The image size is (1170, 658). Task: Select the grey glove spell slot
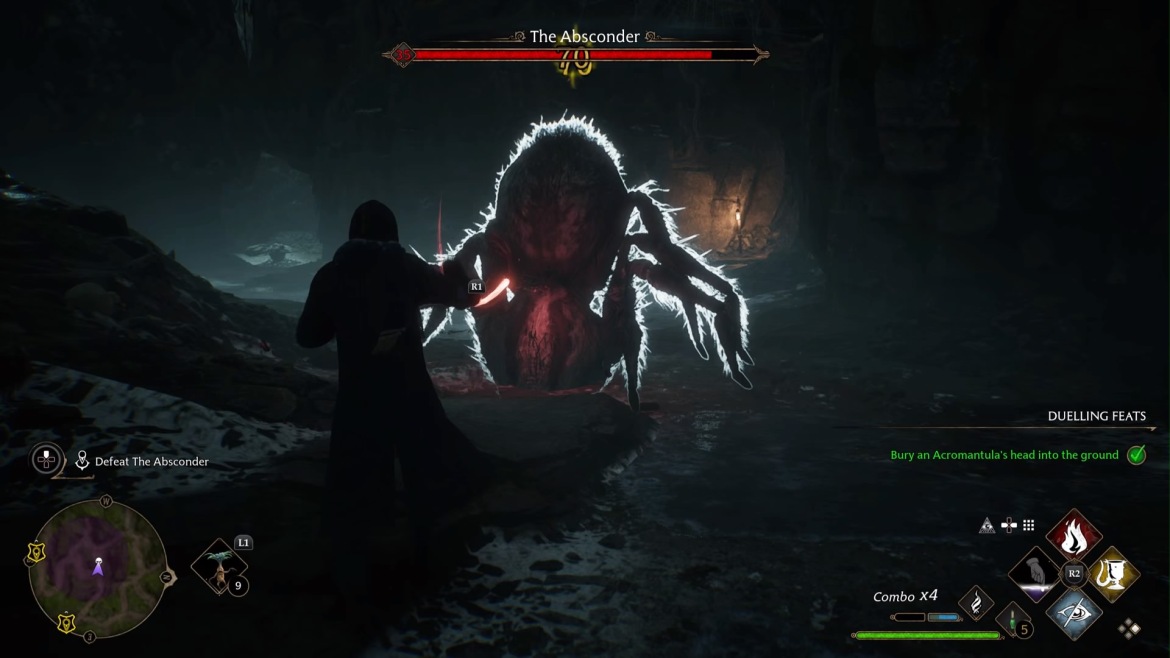click(x=1036, y=573)
